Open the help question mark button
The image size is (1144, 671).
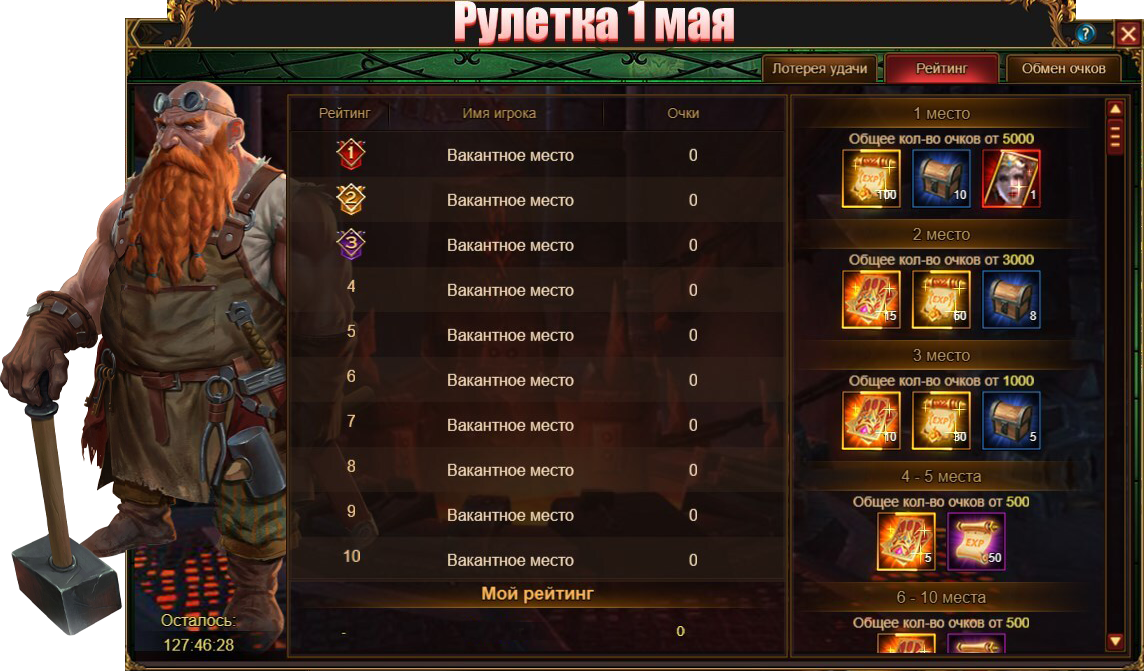[1086, 34]
